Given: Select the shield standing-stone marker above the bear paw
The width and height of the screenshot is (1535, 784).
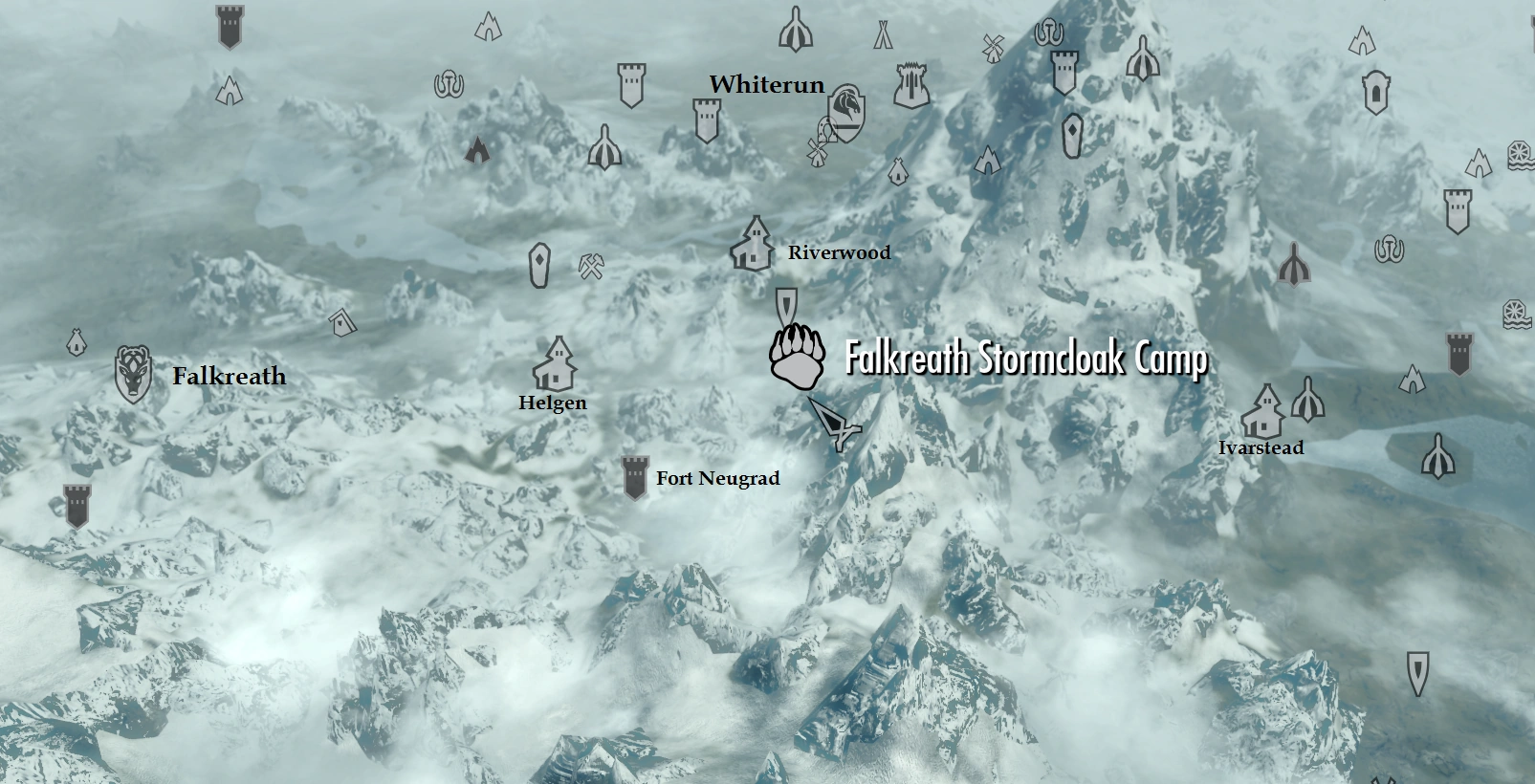Looking at the screenshot, I should tap(786, 304).
